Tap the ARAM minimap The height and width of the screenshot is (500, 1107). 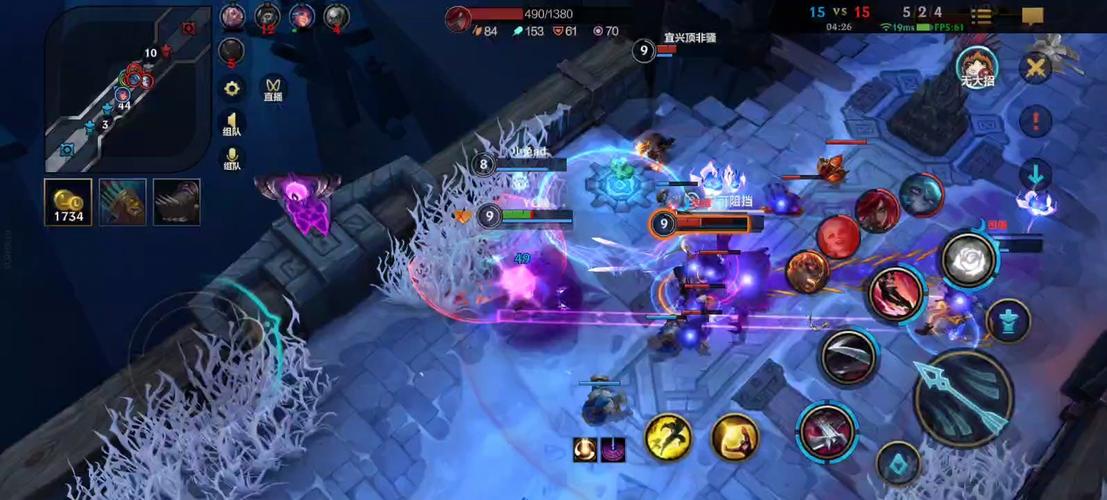[128, 89]
